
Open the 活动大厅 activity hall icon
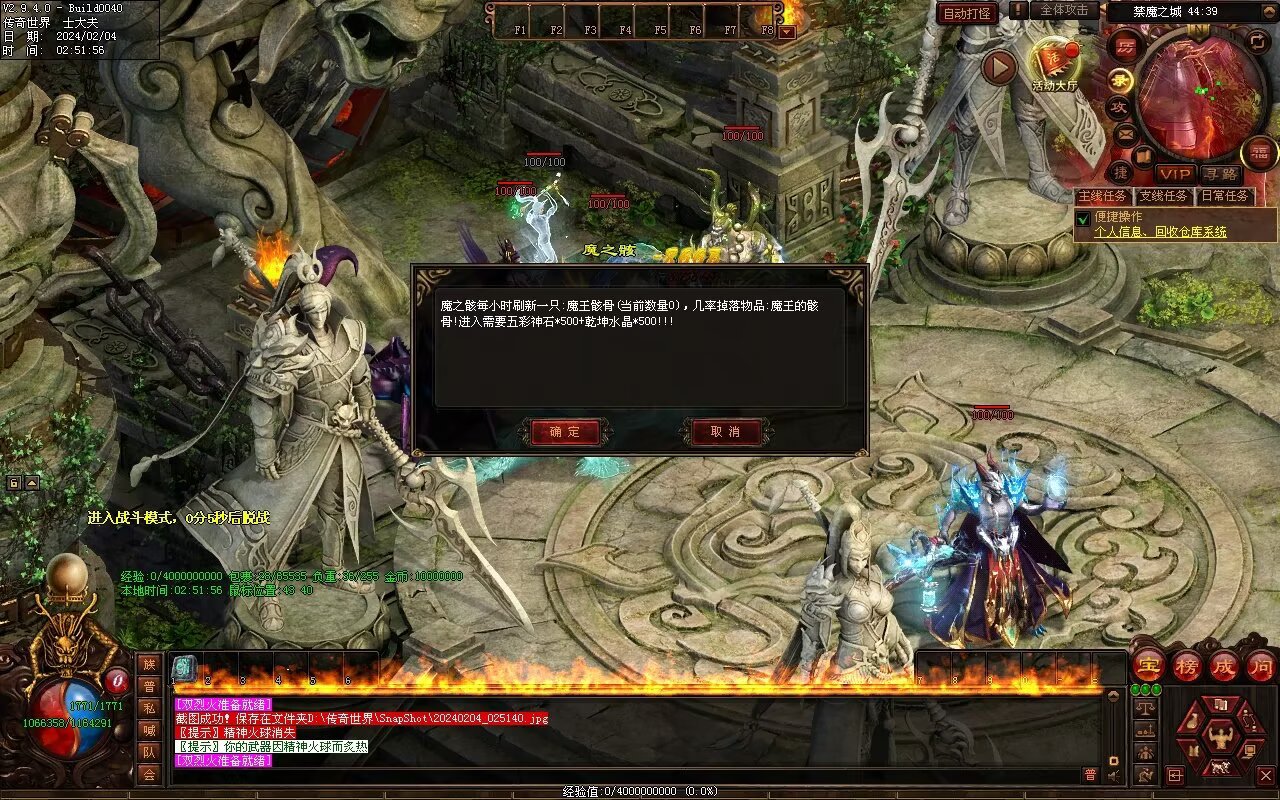pyautogui.click(x=1054, y=64)
